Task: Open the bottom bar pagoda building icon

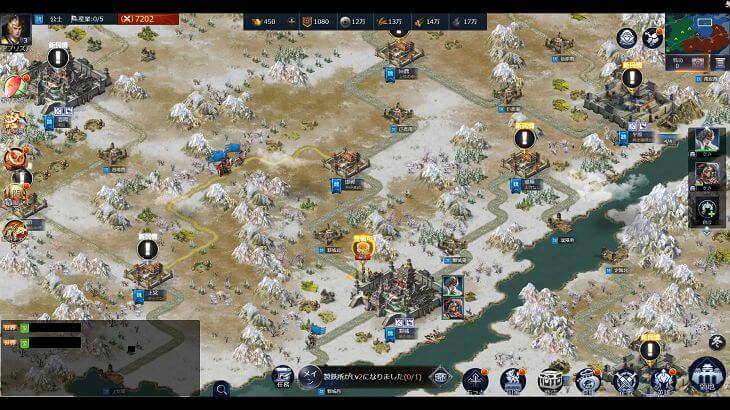Action: (548, 379)
